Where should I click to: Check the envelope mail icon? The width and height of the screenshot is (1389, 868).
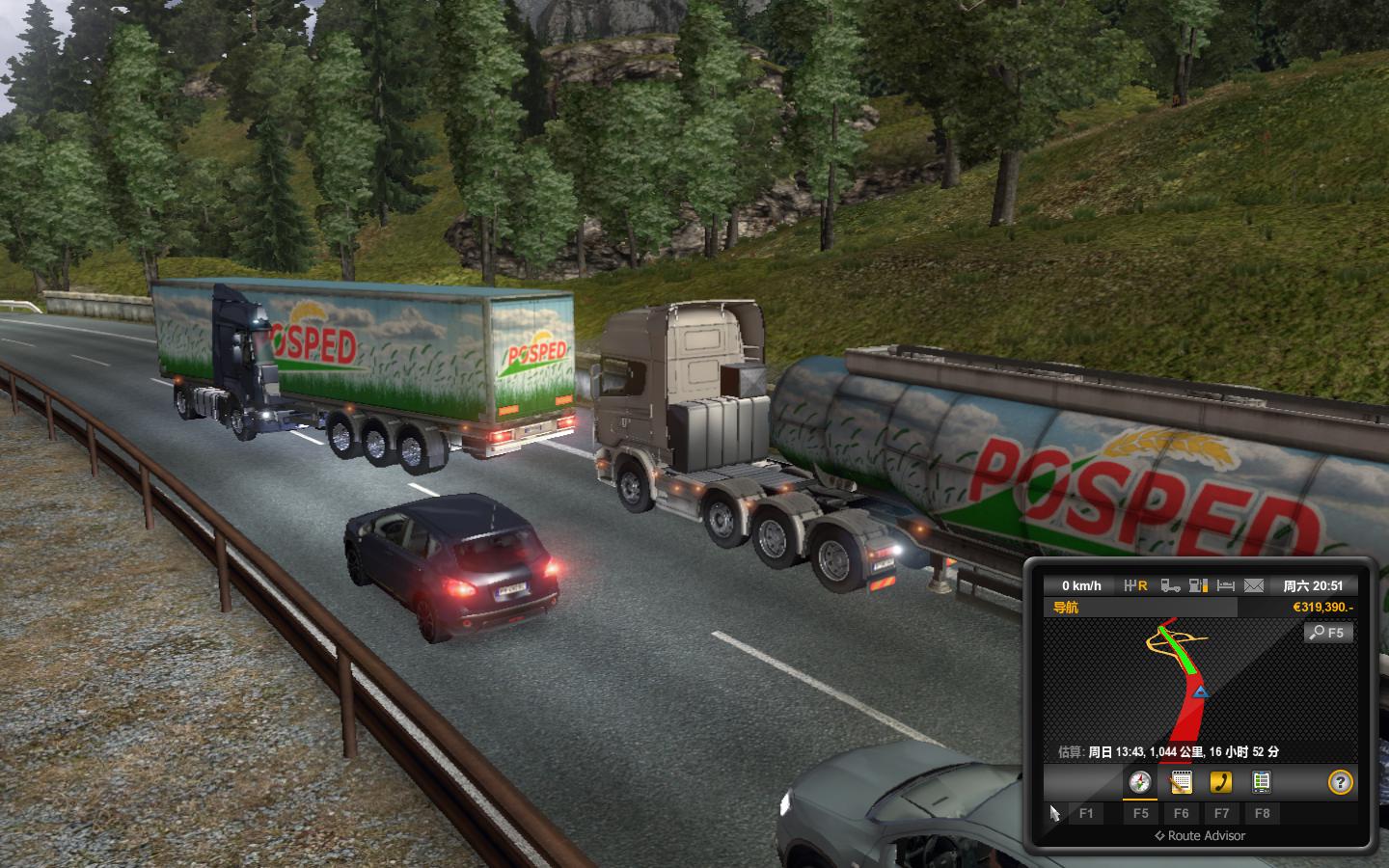(x=1253, y=585)
